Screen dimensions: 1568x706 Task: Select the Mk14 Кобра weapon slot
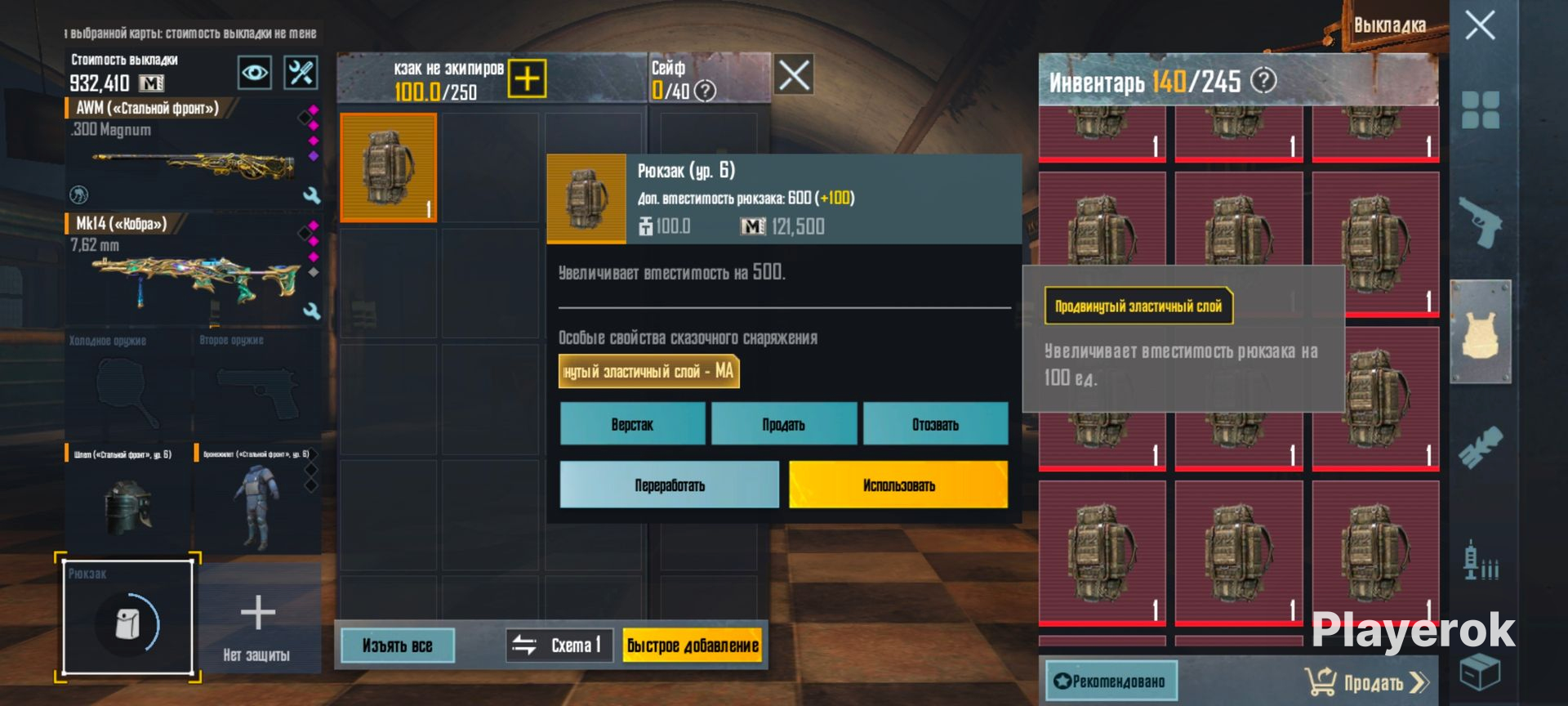click(x=192, y=268)
